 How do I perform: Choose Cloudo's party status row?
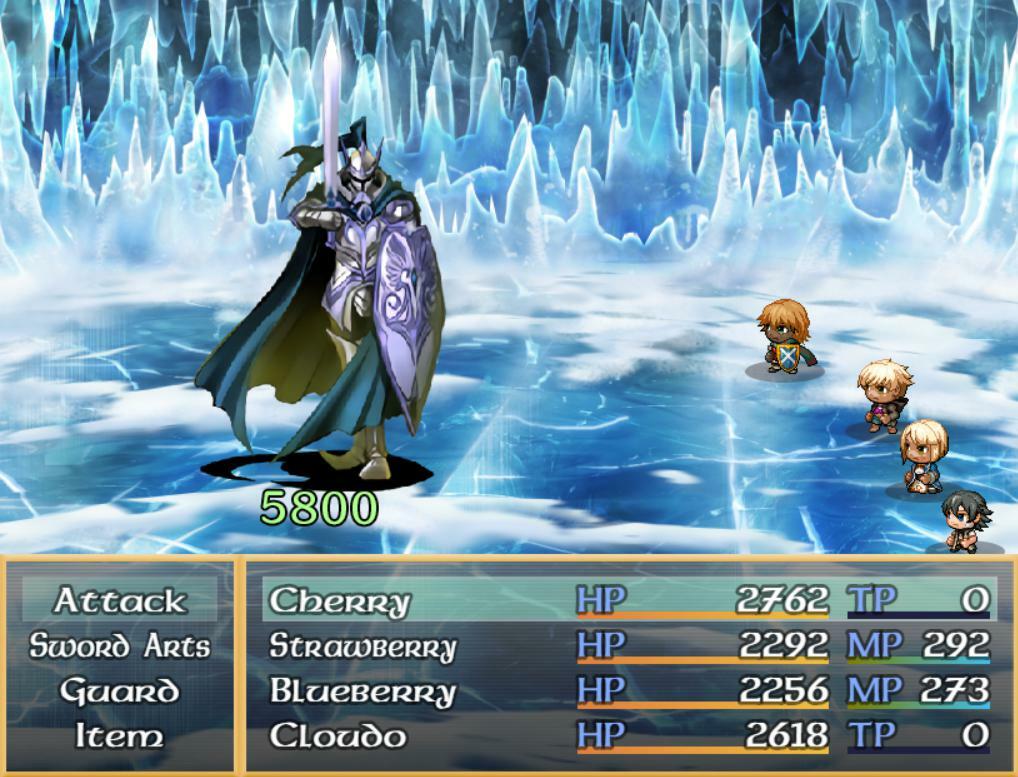(628, 737)
